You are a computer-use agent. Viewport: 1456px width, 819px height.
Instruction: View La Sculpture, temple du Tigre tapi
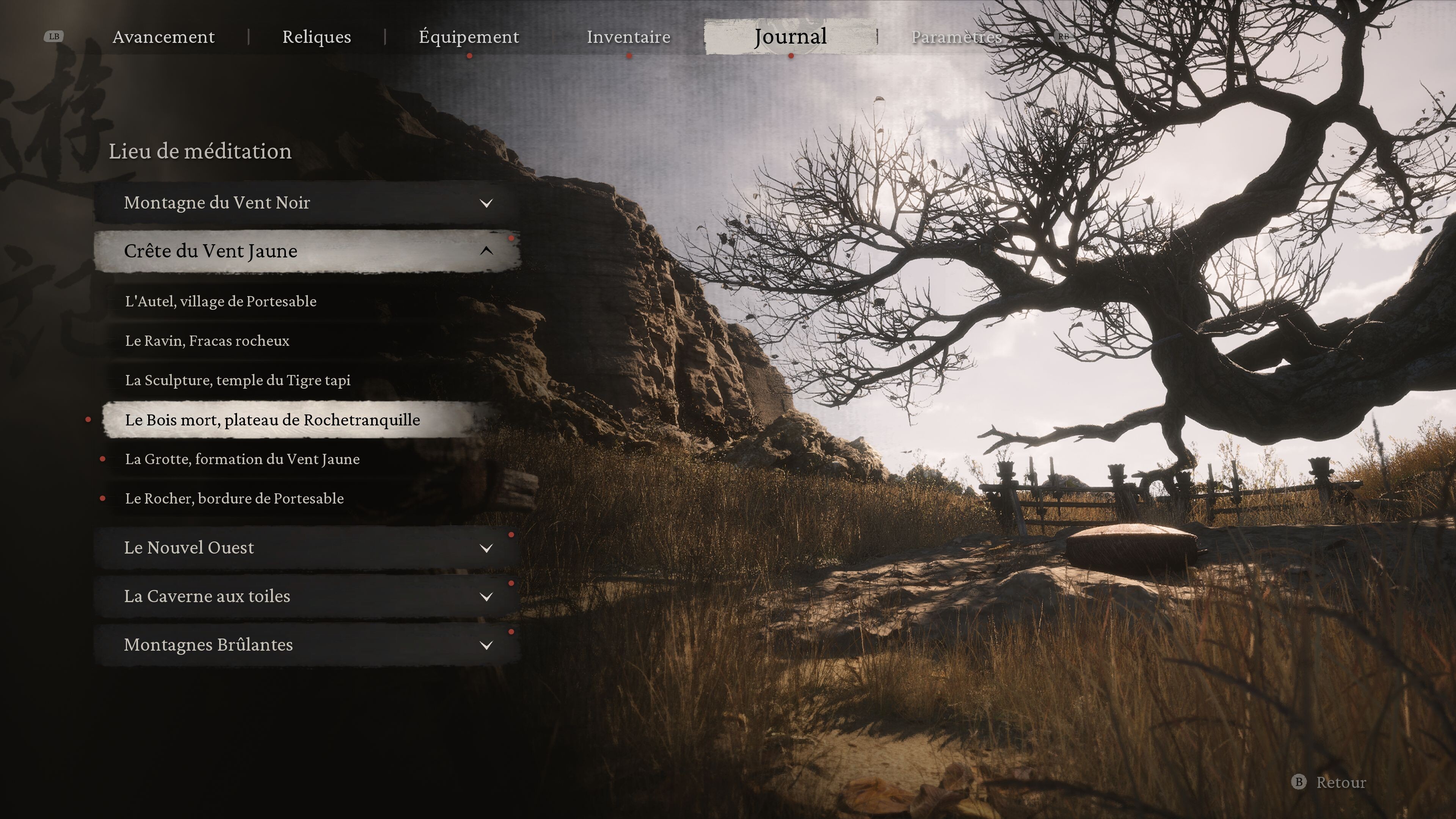coord(237,380)
